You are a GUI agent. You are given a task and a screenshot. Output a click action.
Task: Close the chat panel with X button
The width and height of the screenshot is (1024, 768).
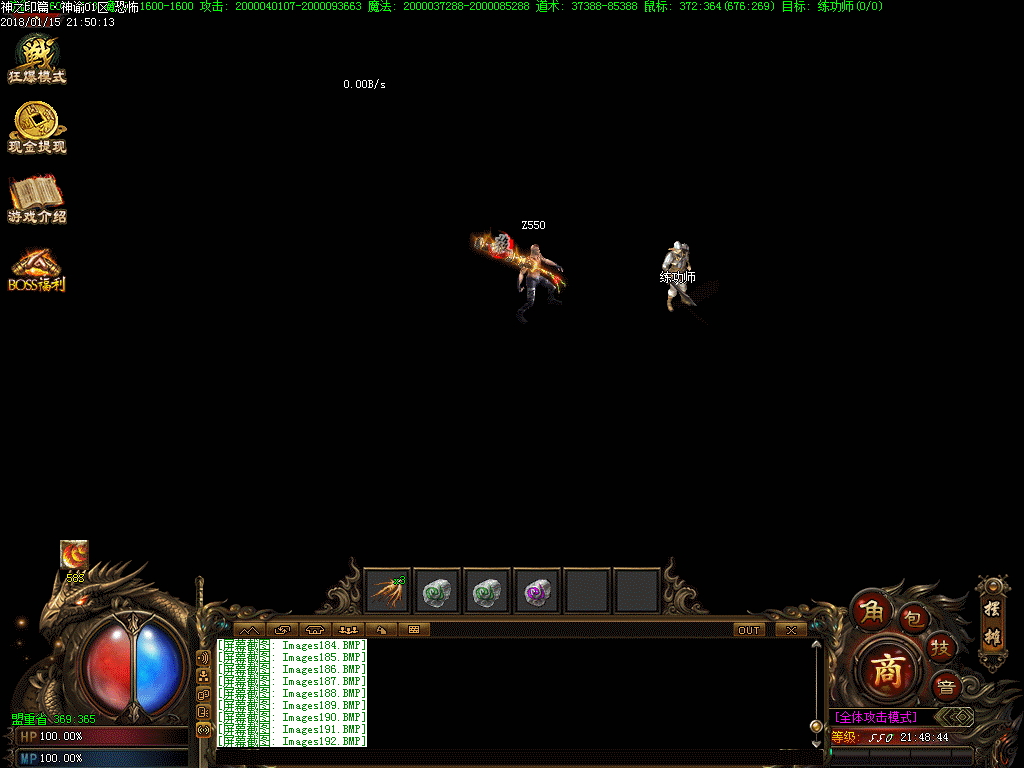[x=791, y=630]
